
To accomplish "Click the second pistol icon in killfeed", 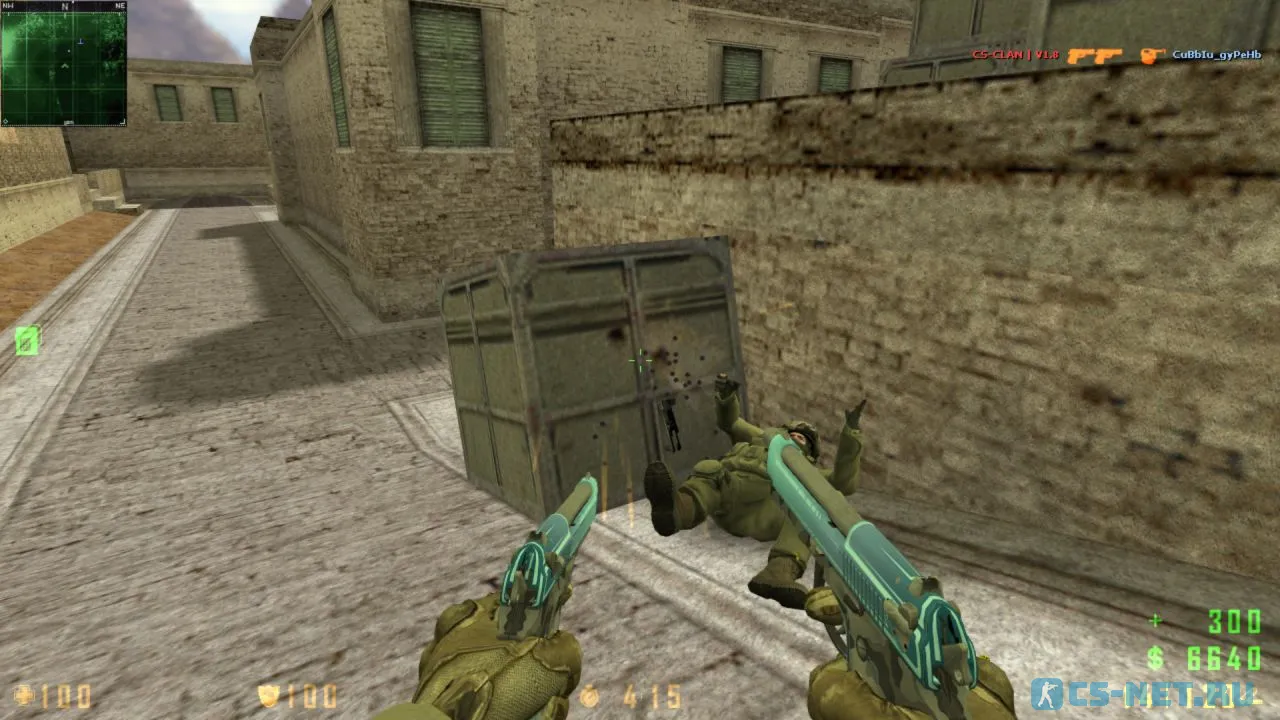I will pyautogui.click(x=1110, y=55).
